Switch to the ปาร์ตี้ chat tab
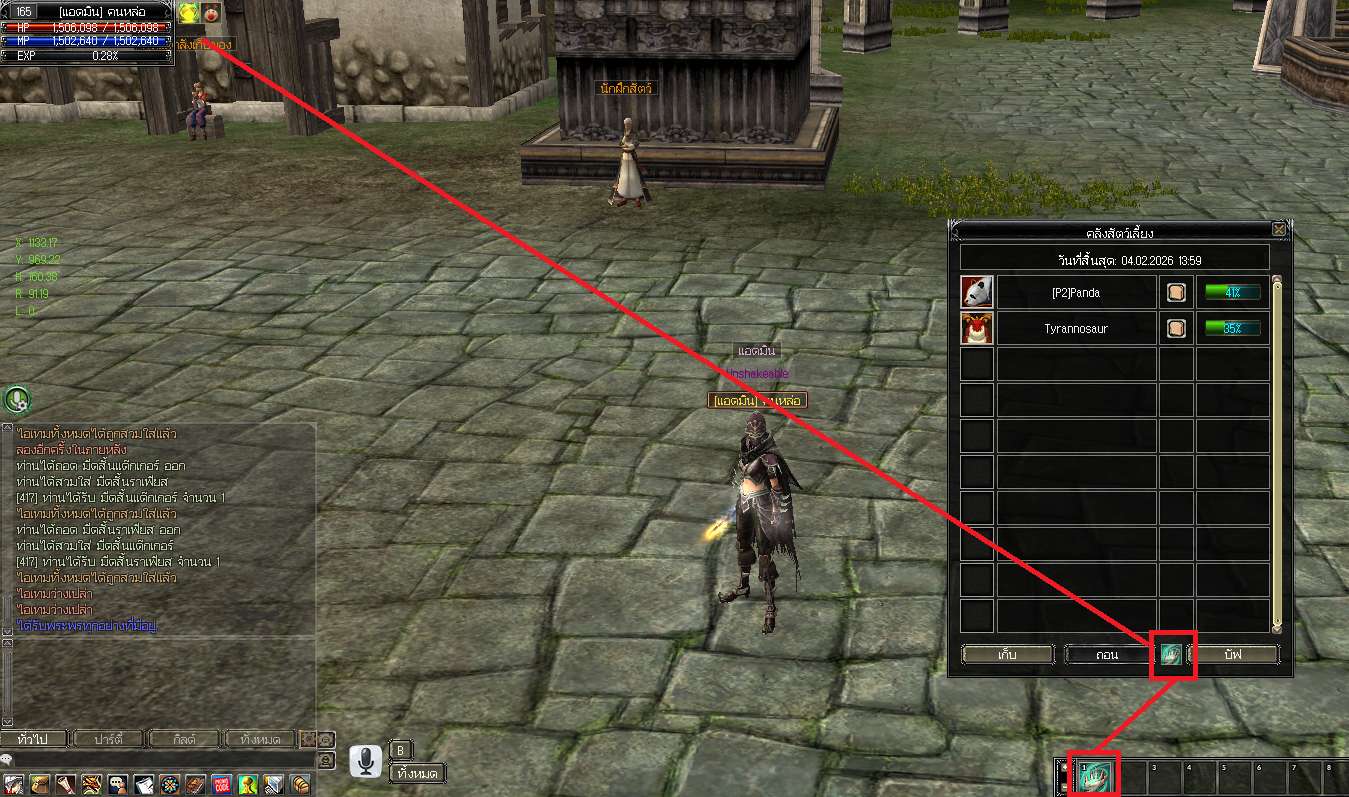The image size is (1349, 797). (x=108, y=739)
